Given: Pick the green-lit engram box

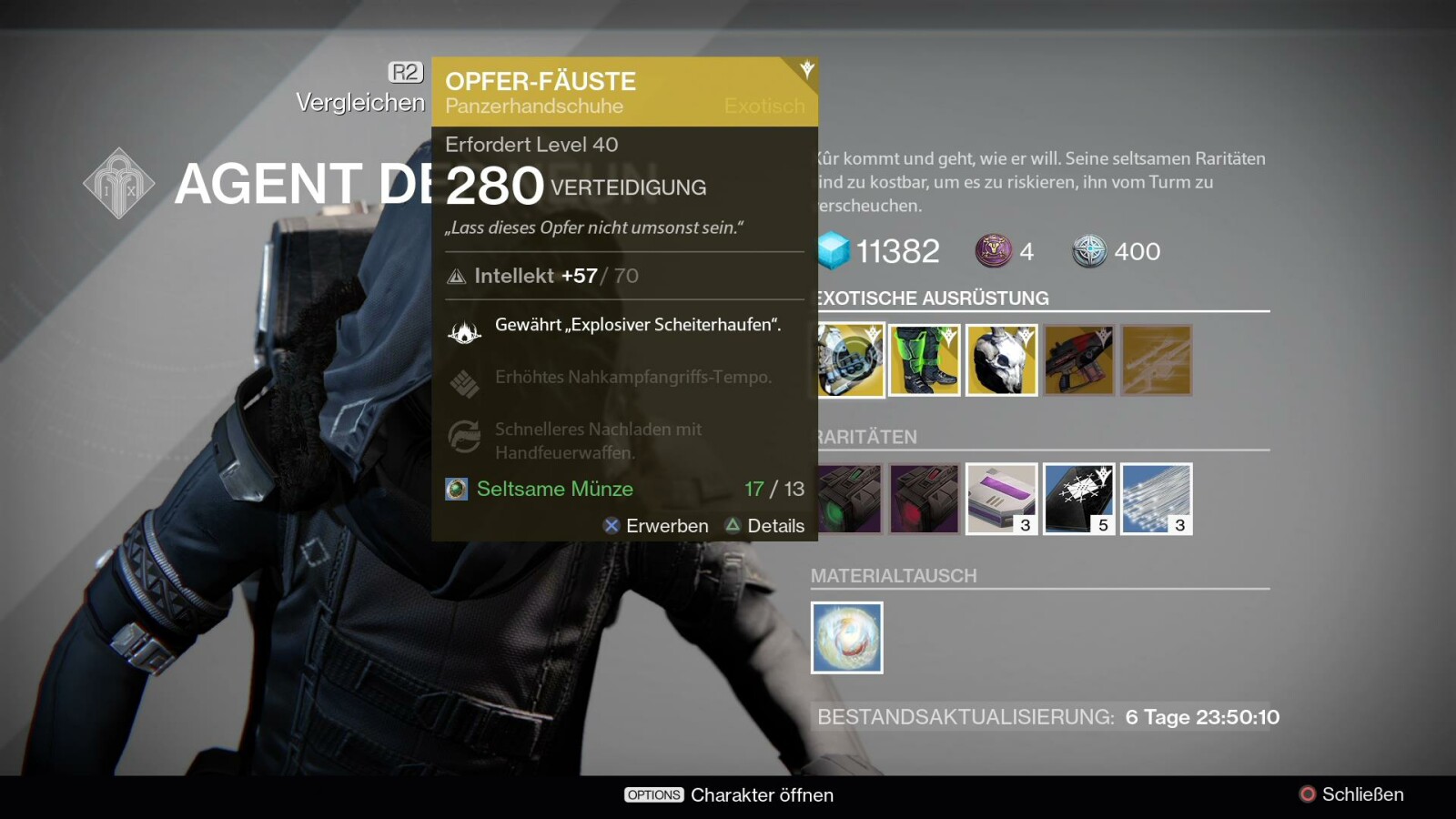Looking at the screenshot, I should click(x=851, y=499).
